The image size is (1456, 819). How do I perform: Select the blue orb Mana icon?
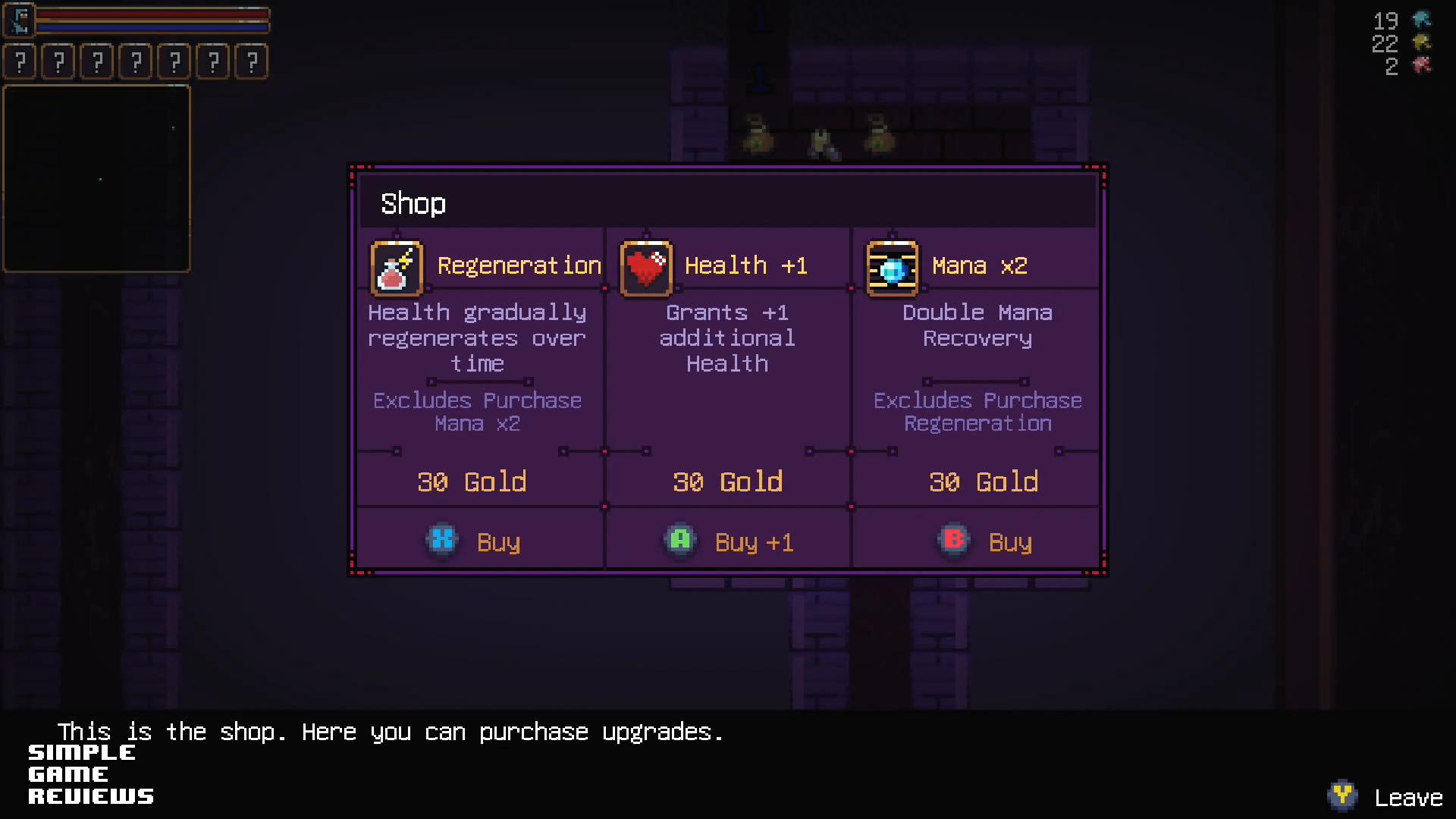pos(893,268)
